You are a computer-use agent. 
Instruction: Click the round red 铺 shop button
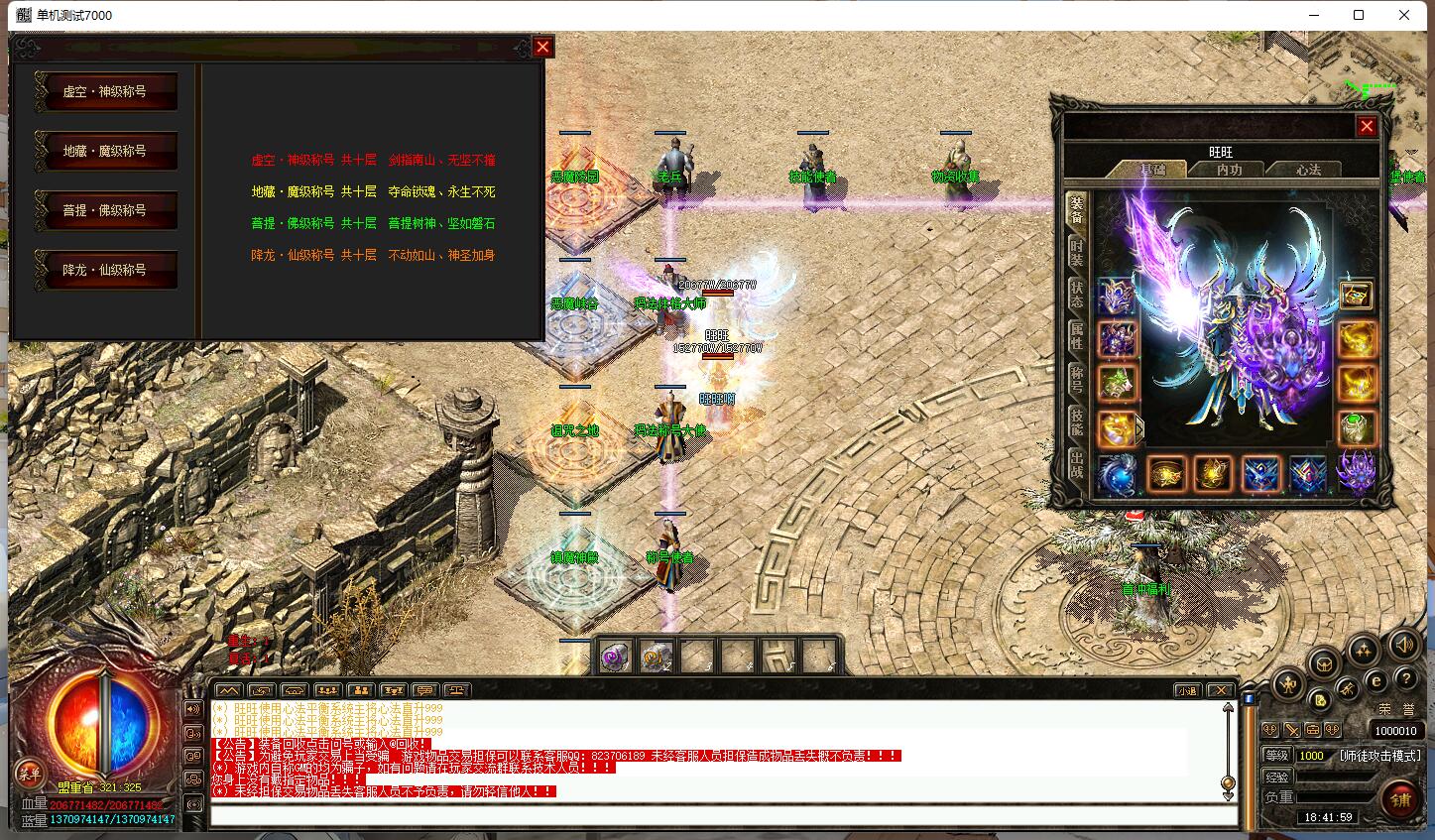pos(1400,799)
